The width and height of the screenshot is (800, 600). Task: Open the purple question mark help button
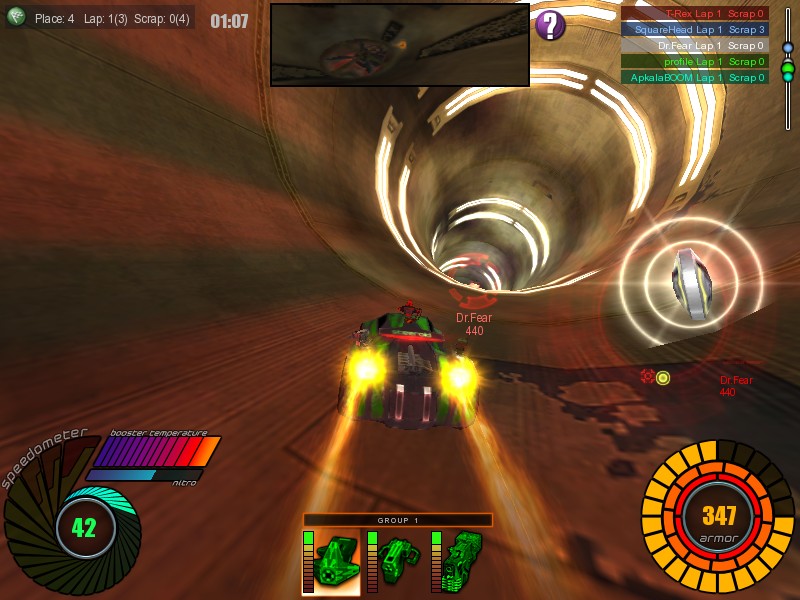[550, 25]
